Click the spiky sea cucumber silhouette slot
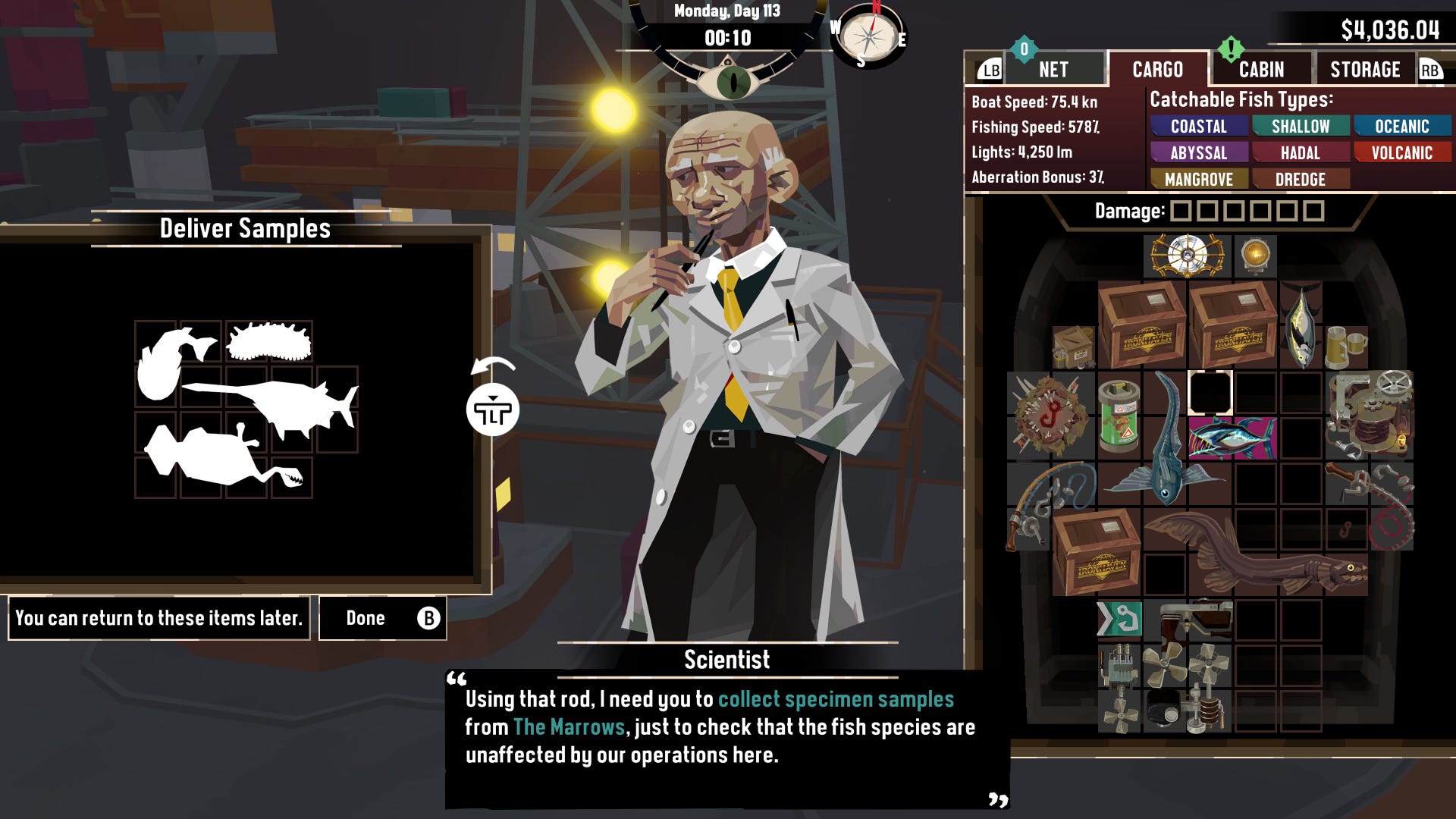The image size is (1456, 819). point(269,342)
